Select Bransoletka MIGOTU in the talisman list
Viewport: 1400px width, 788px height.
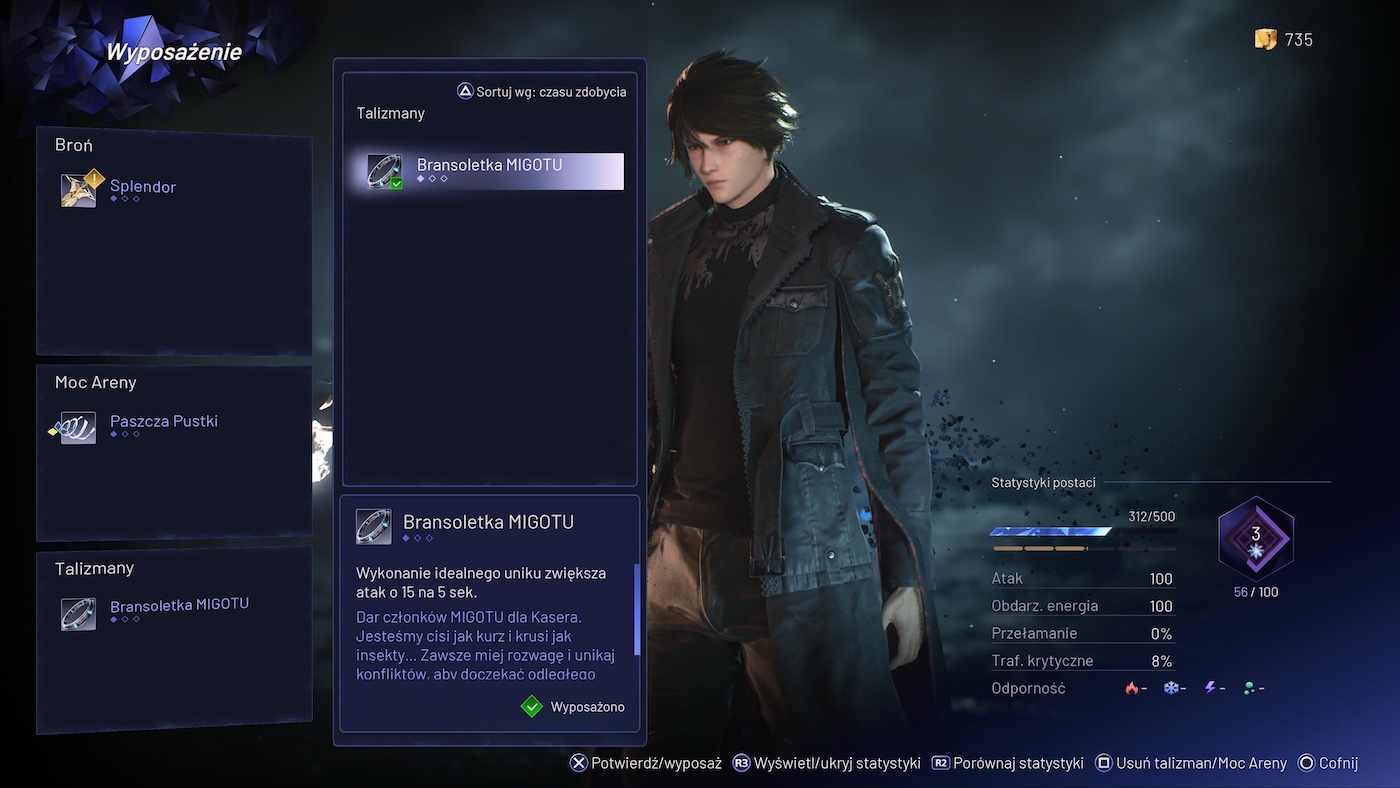click(x=490, y=171)
